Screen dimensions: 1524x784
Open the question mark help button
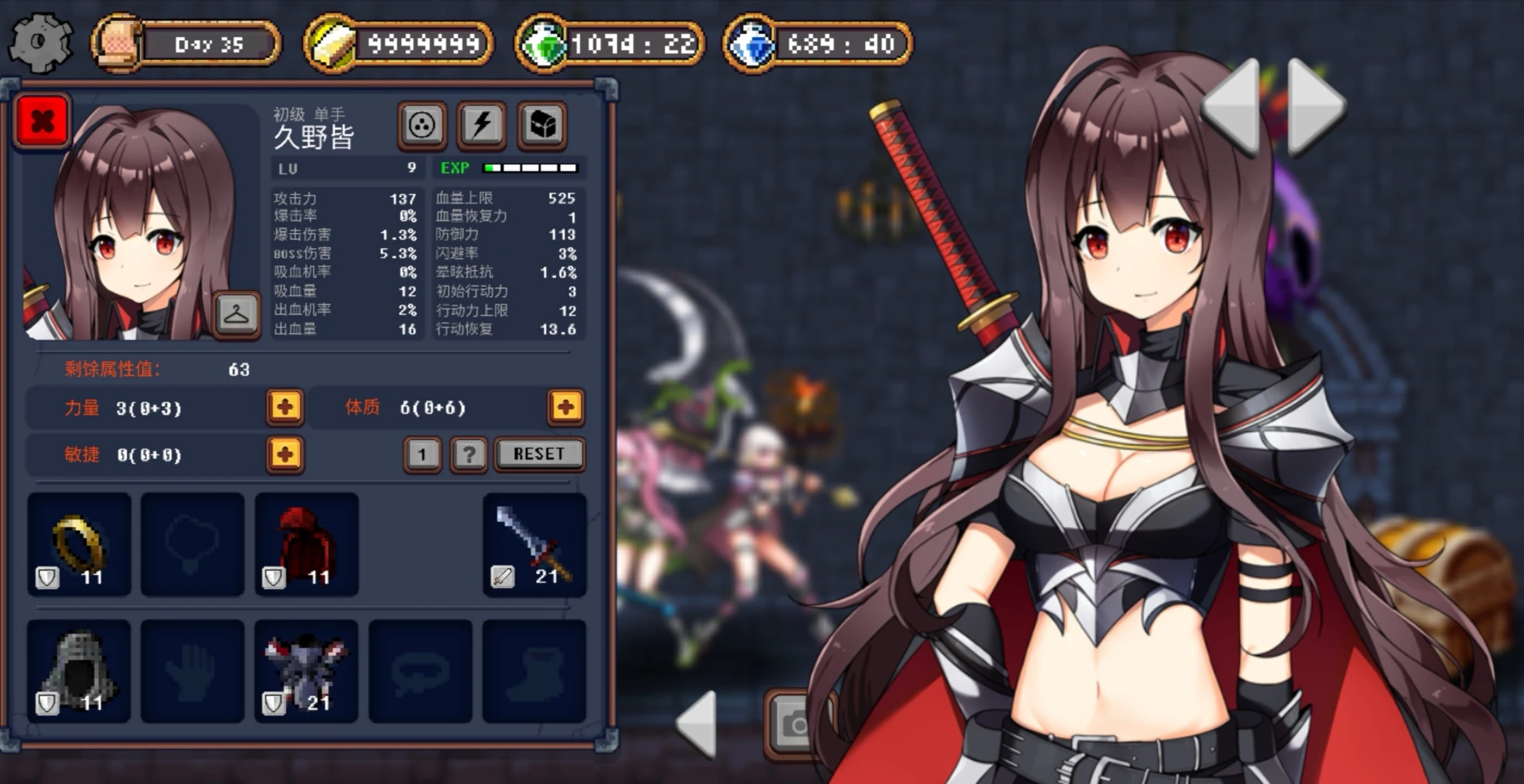pos(468,455)
